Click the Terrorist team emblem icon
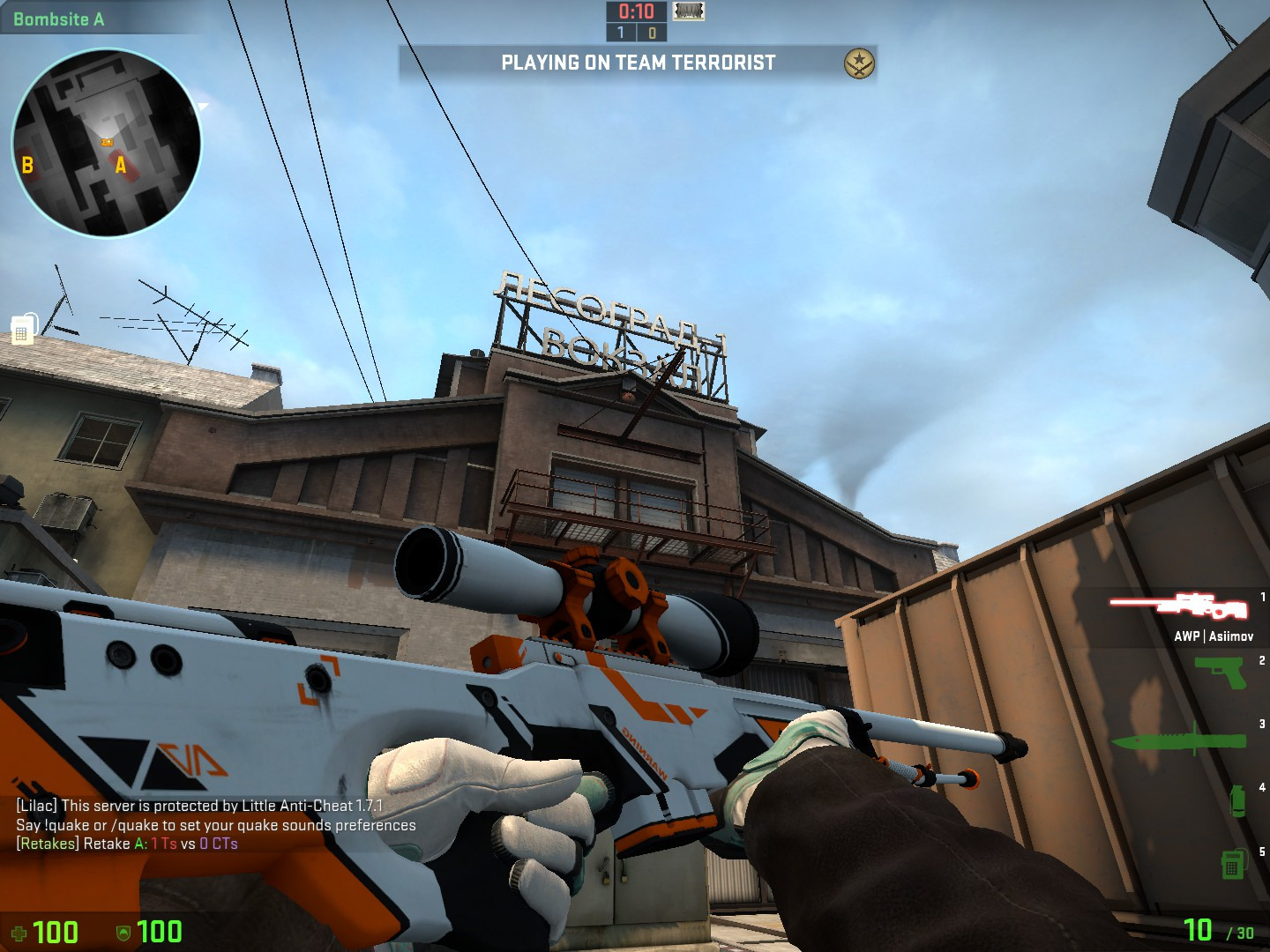 click(x=859, y=63)
